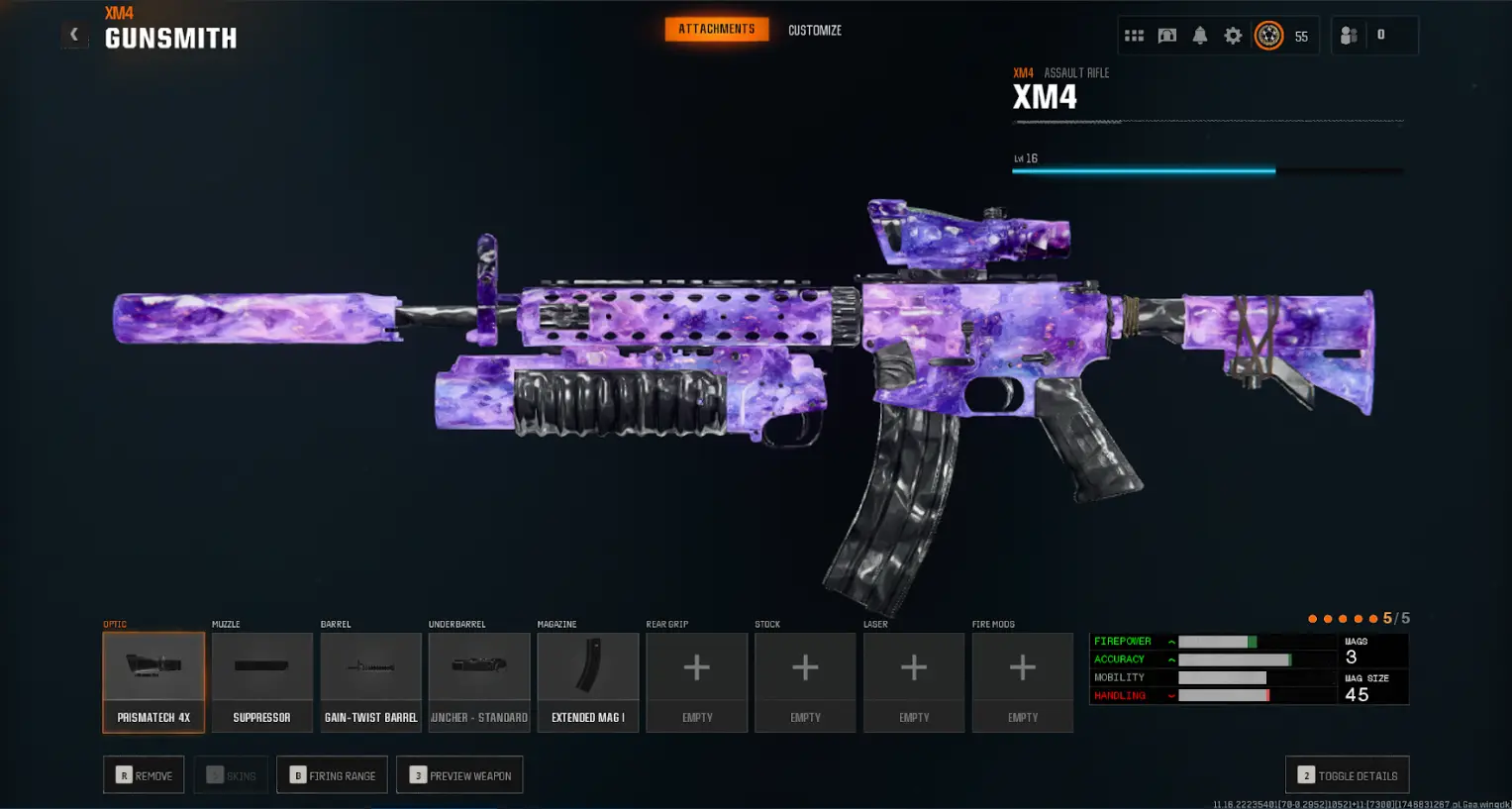Viewport: 1512px width, 809px height.
Task: Click the Remove button
Action: (x=144, y=775)
